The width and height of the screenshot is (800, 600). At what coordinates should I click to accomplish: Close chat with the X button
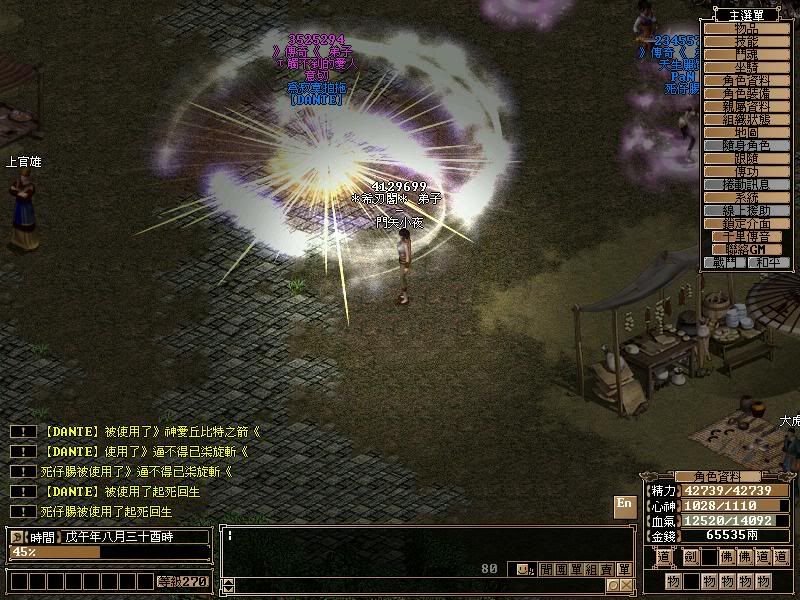(626, 585)
